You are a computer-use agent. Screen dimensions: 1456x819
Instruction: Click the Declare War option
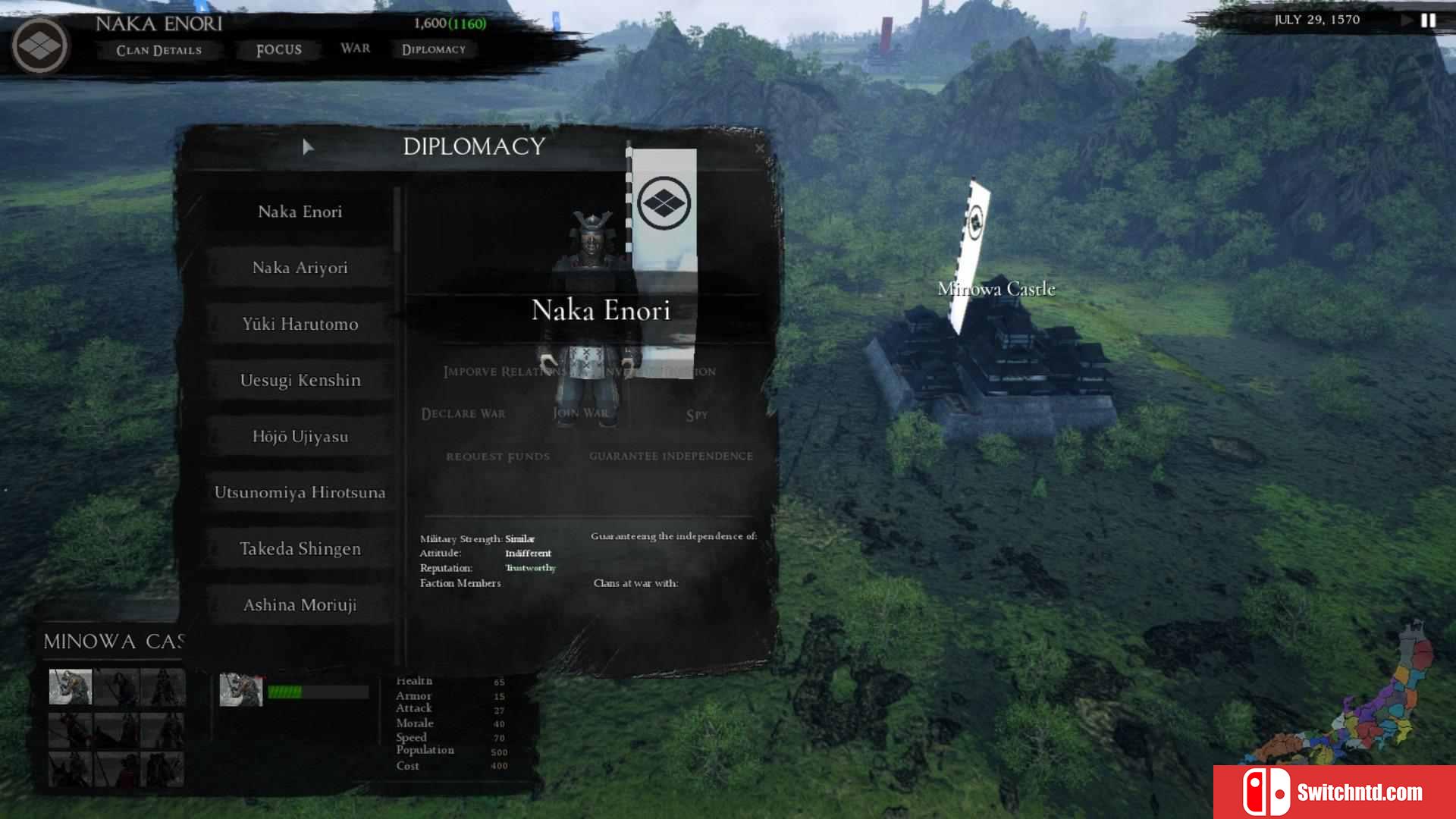(463, 413)
